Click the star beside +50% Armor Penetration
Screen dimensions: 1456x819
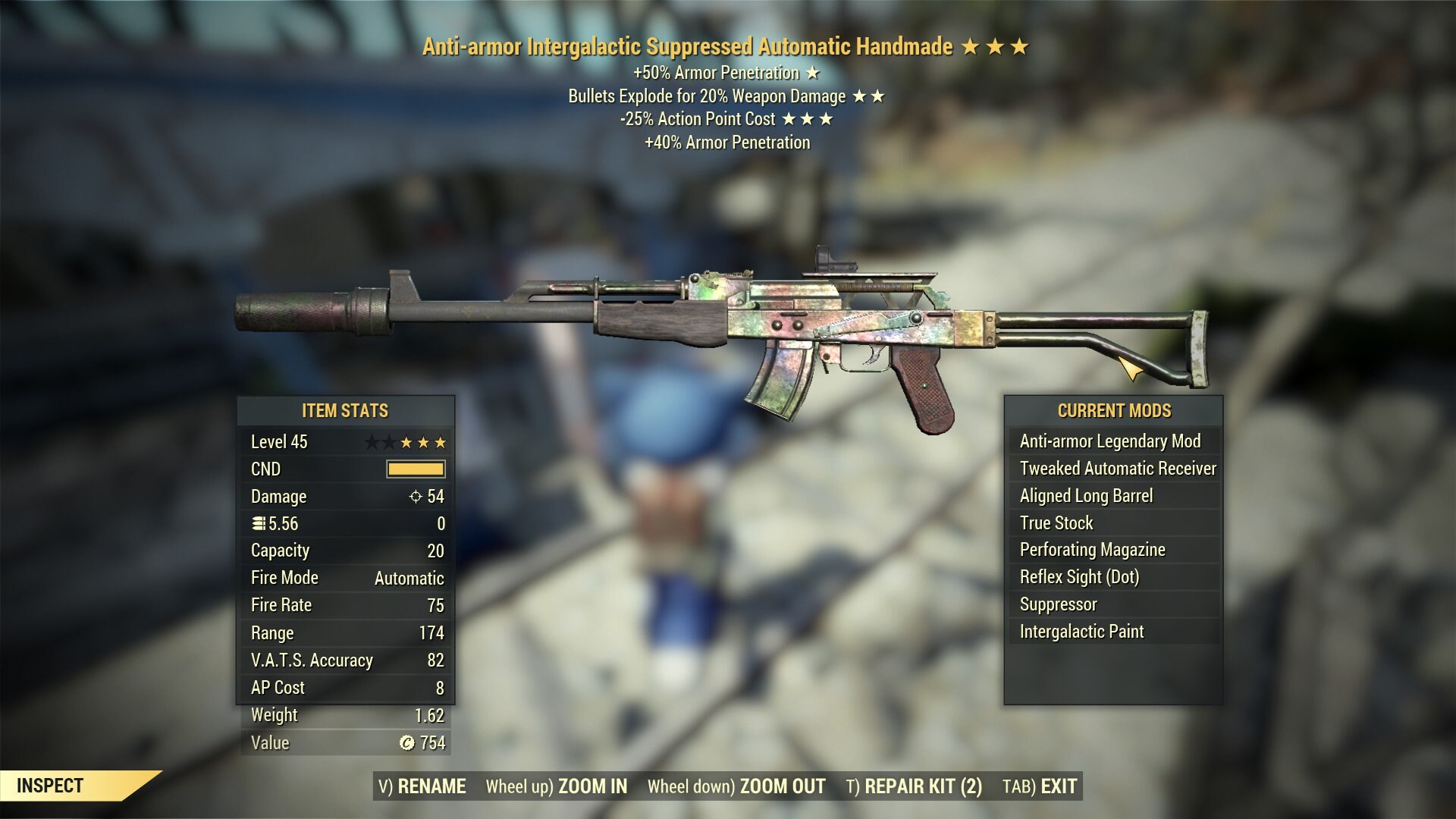pyautogui.click(x=813, y=73)
